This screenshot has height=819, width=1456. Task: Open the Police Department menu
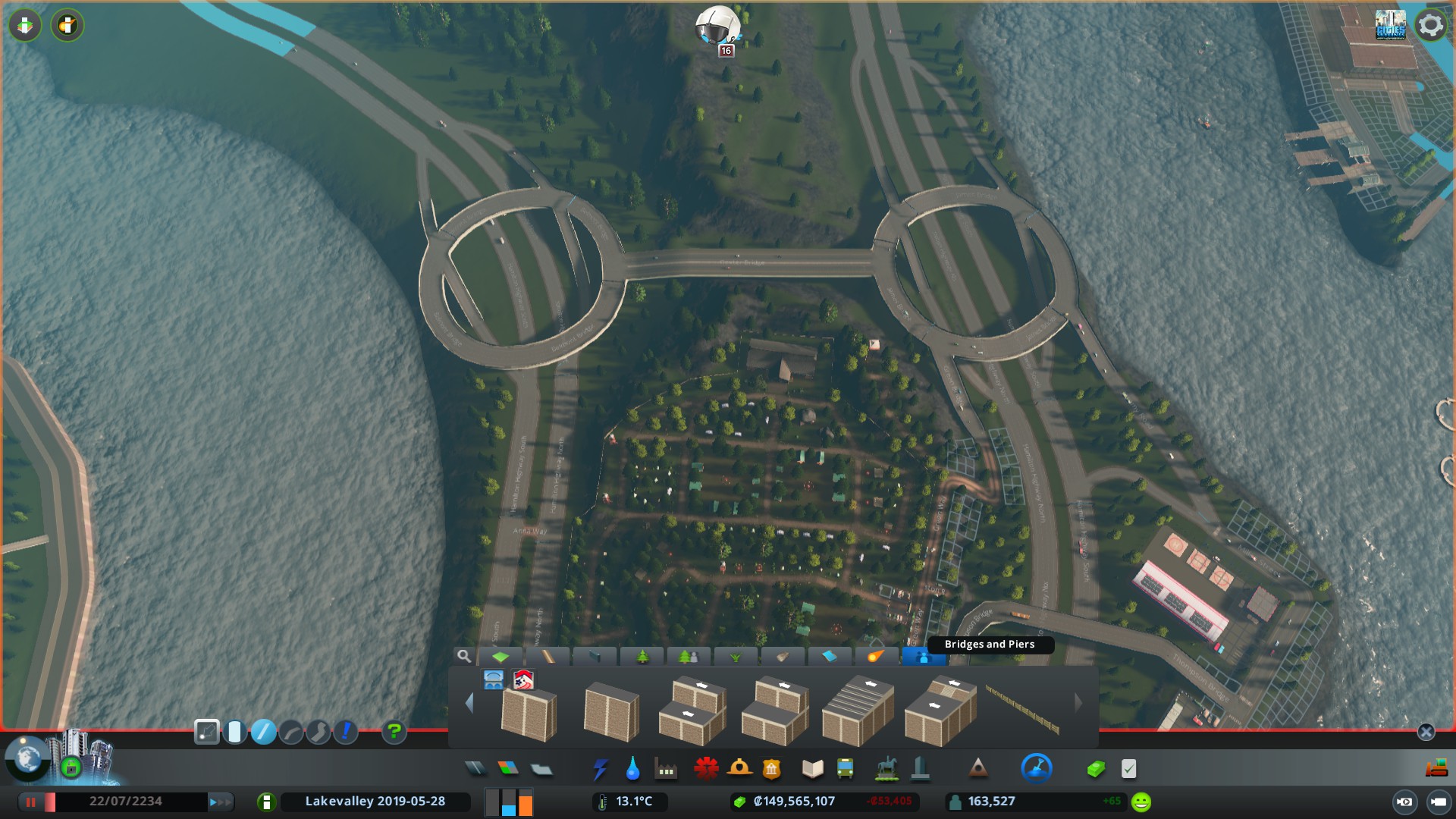coord(773,769)
